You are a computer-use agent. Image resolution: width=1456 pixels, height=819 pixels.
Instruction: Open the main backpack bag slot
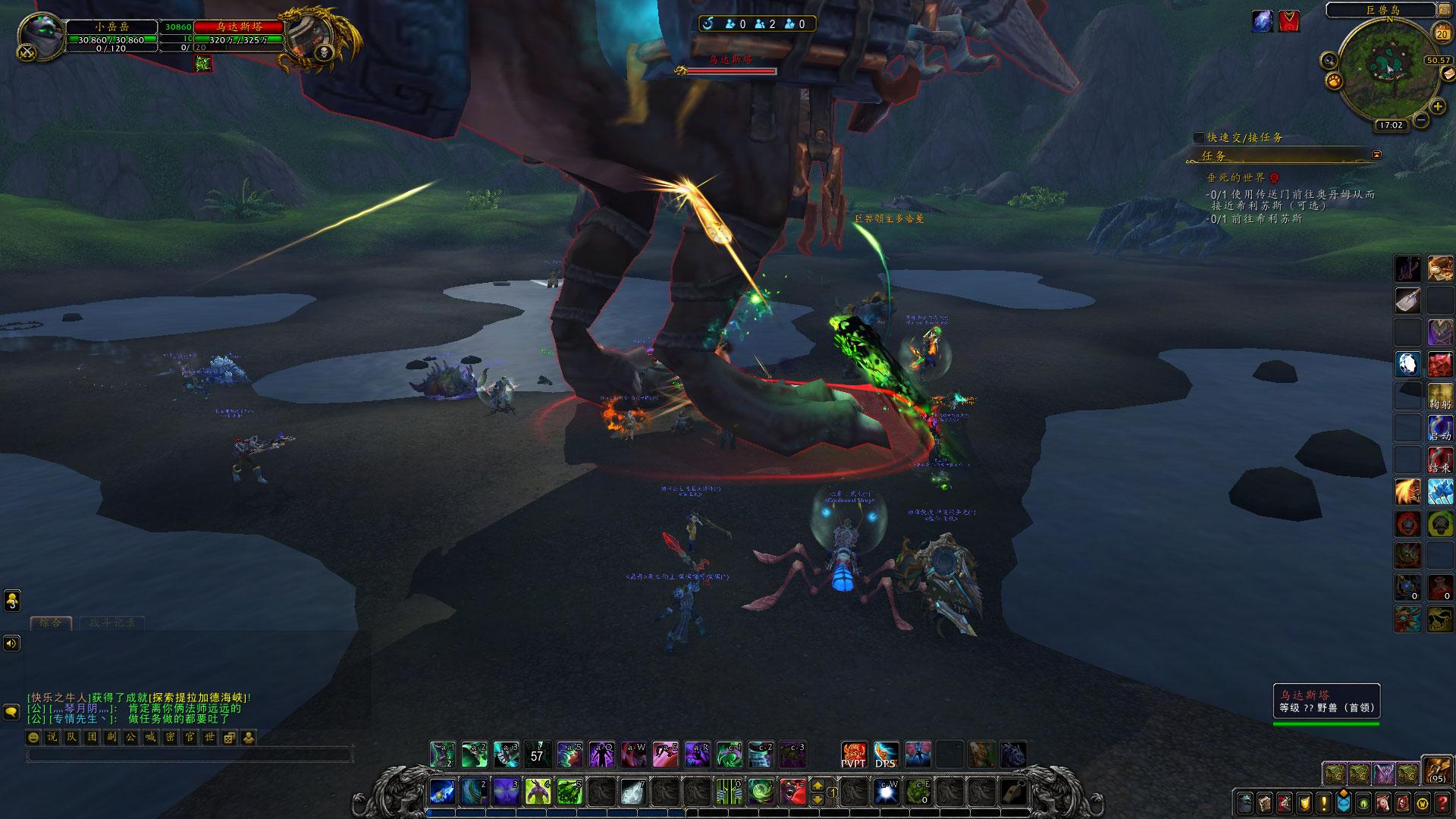(x=1436, y=769)
